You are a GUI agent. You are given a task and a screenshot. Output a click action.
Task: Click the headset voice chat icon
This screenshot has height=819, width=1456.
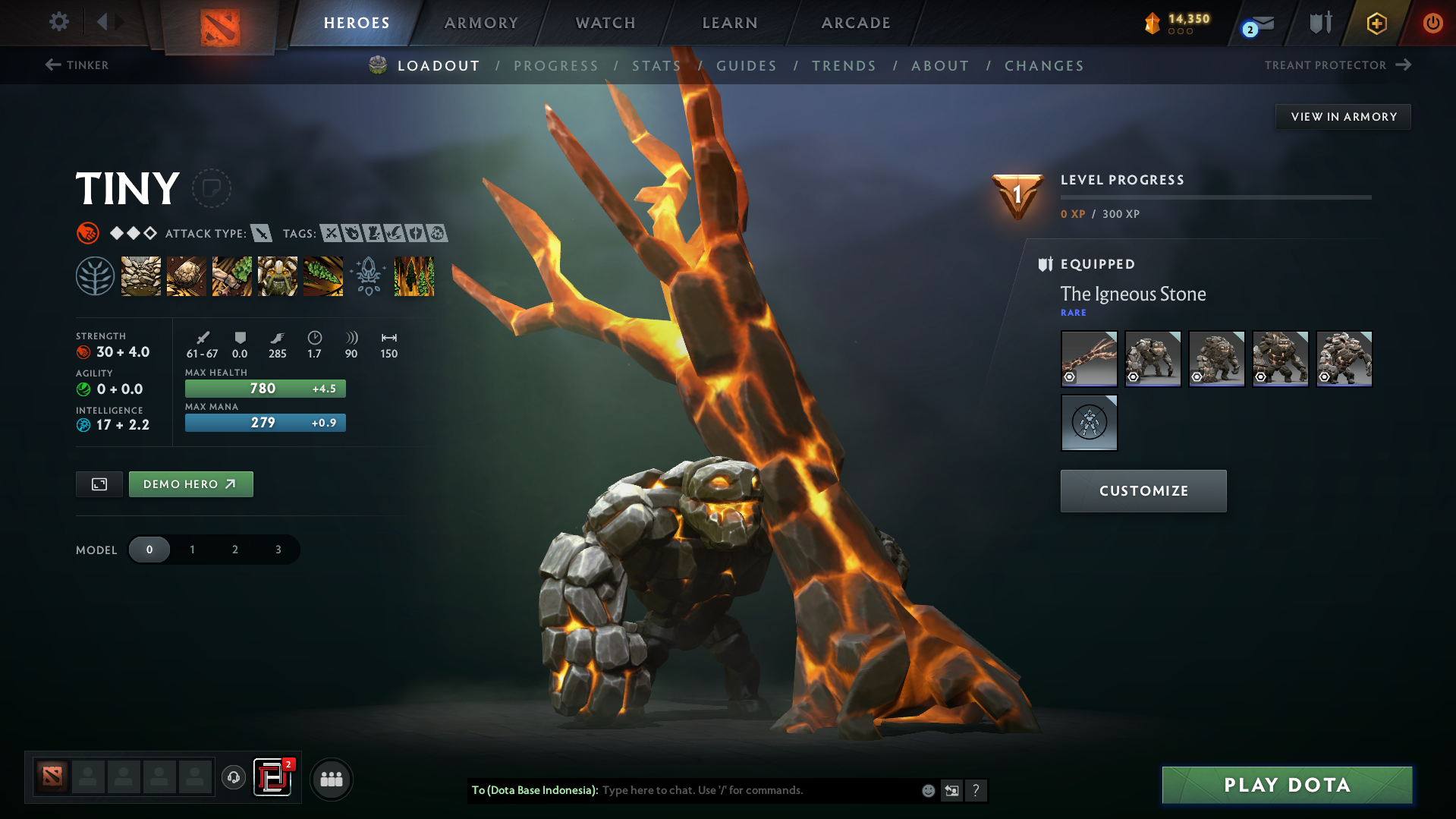[x=234, y=778]
